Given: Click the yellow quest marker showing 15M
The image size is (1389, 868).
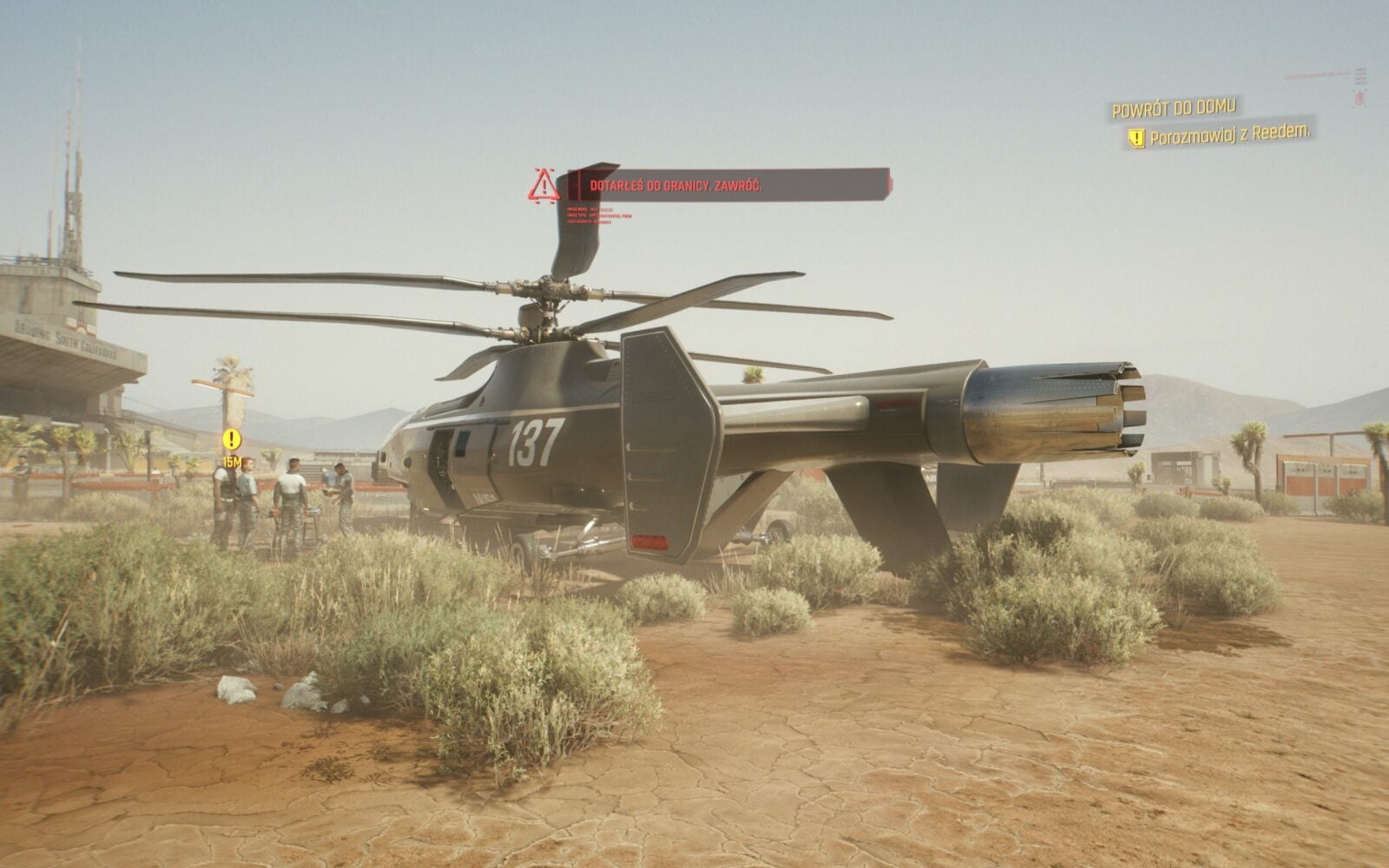Looking at the screenshot, I should tap(231, 440).
